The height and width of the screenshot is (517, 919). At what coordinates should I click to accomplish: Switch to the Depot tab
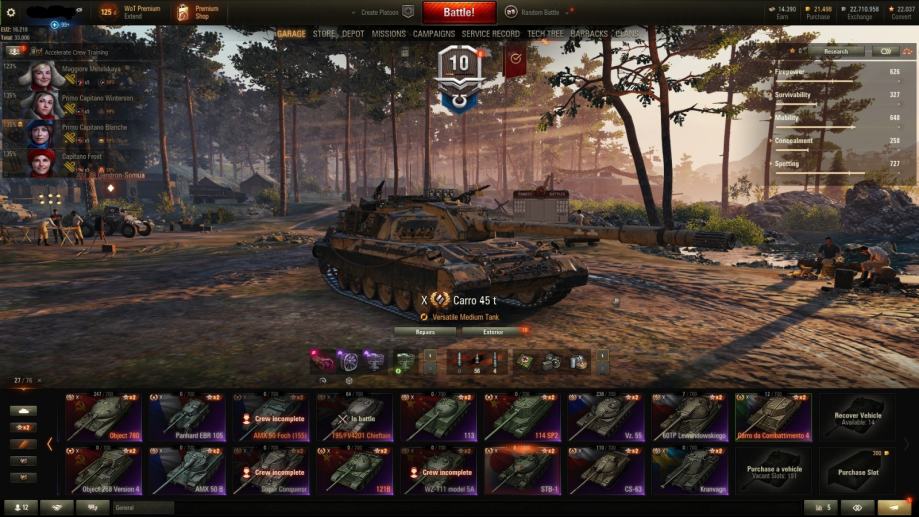point(353,34)
